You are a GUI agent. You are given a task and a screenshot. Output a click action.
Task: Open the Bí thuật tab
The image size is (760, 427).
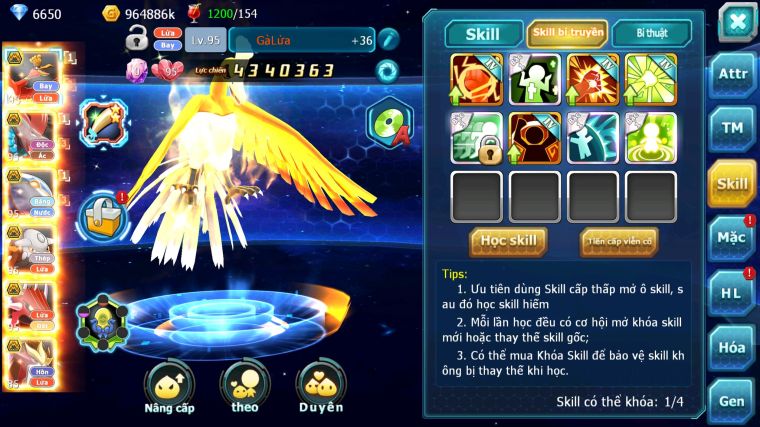point(650,33)
